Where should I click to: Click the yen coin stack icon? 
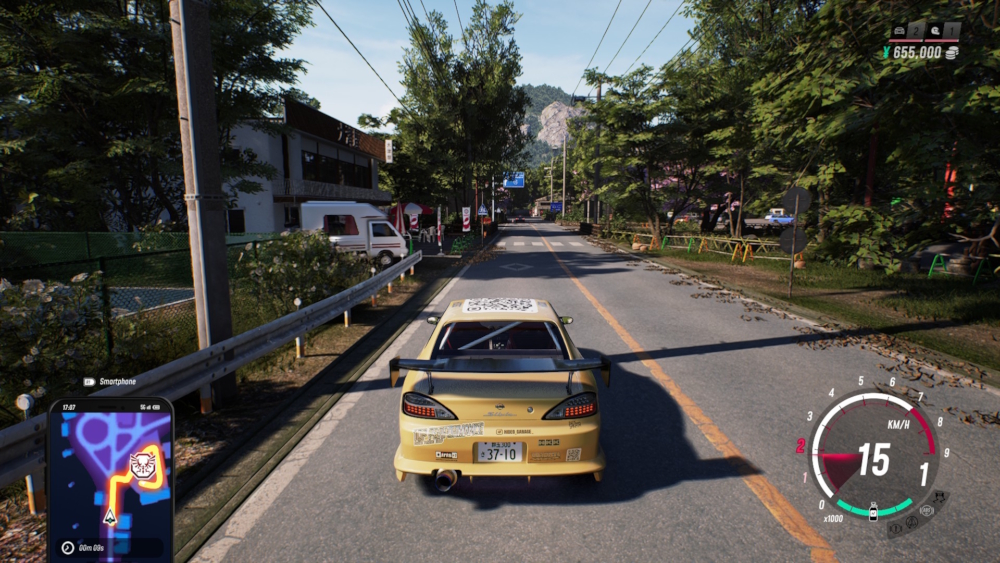[x=951, y=52]
